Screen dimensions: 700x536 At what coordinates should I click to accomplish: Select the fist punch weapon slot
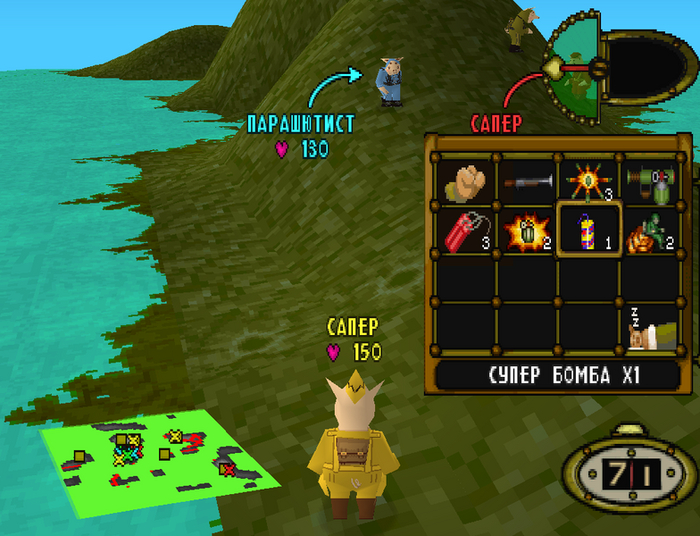[x=465, y=181]
